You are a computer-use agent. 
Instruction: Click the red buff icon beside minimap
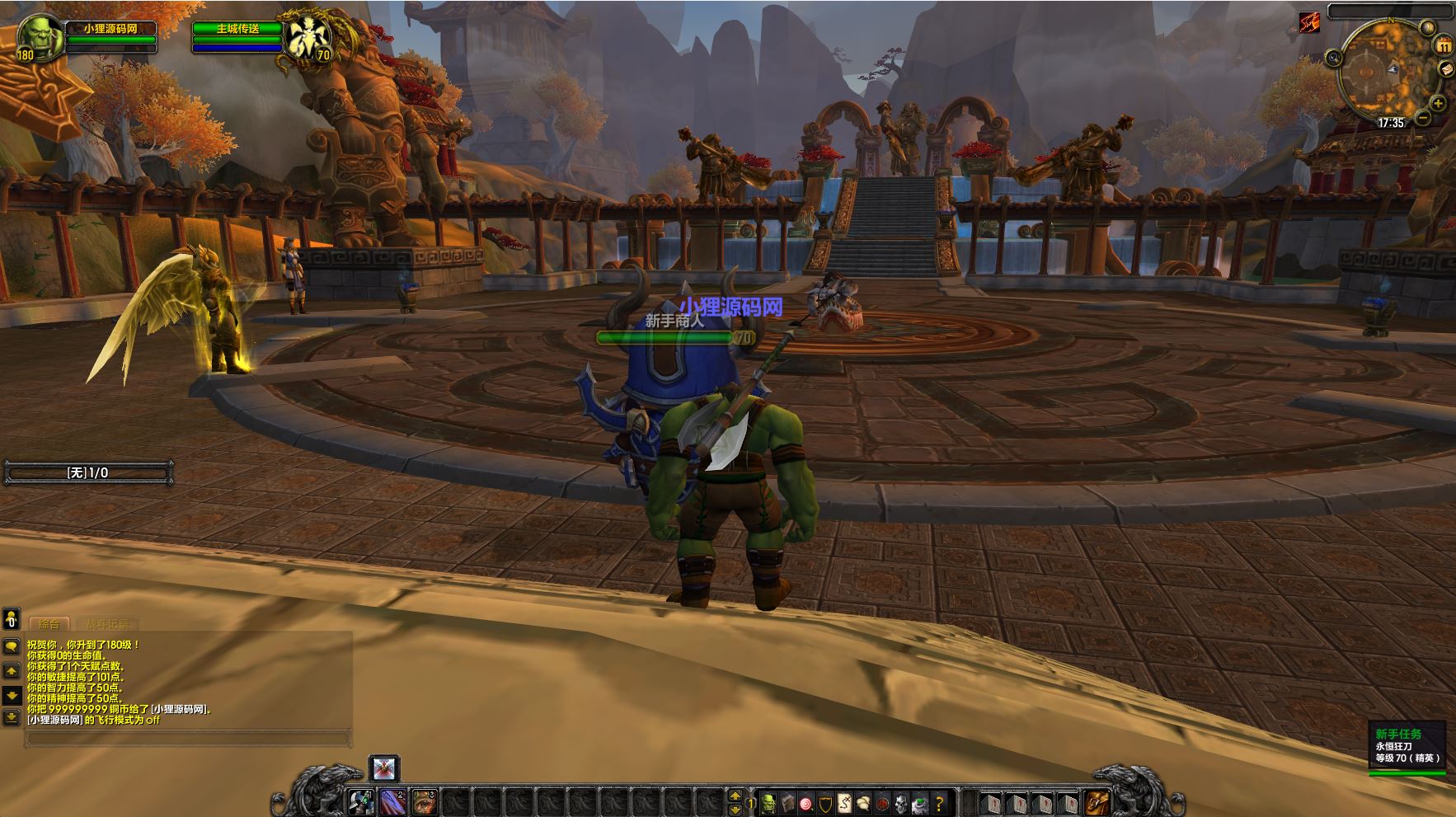1309,21
